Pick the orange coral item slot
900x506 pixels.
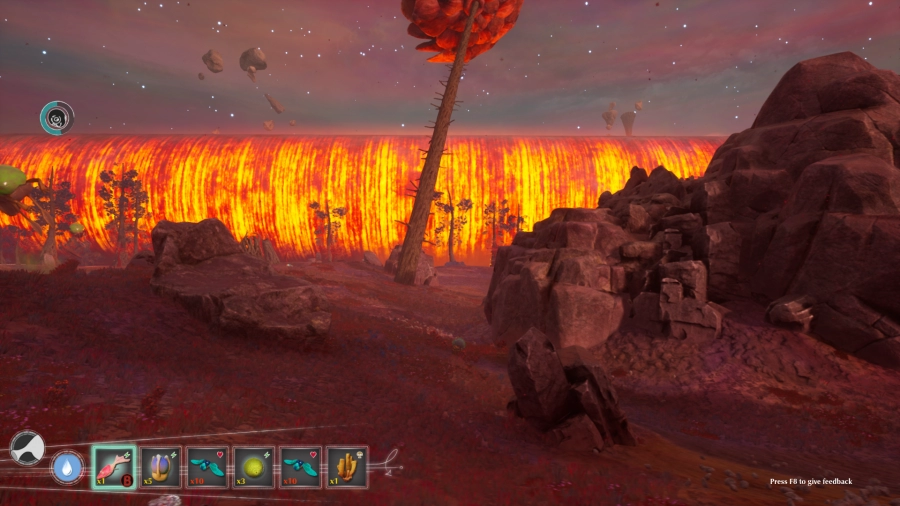pyautogui.click(x=347, y=467)
